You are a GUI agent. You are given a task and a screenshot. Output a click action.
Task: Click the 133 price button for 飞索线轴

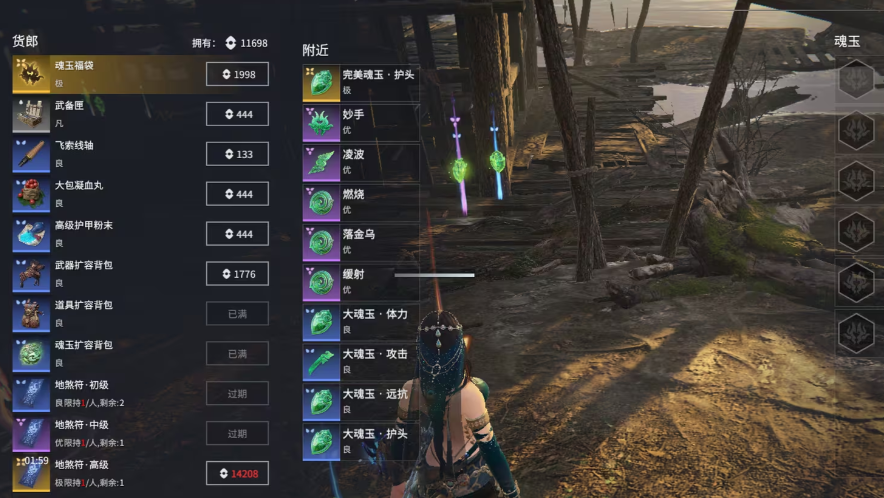click(237, 154)
